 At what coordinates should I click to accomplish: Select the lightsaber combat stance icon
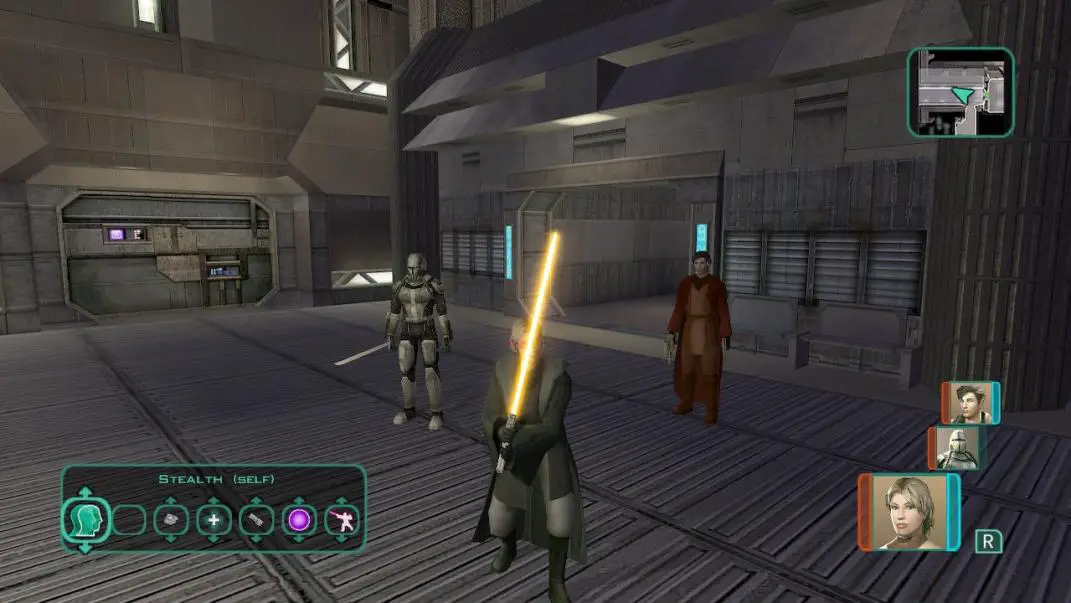(x=343, y=519)
